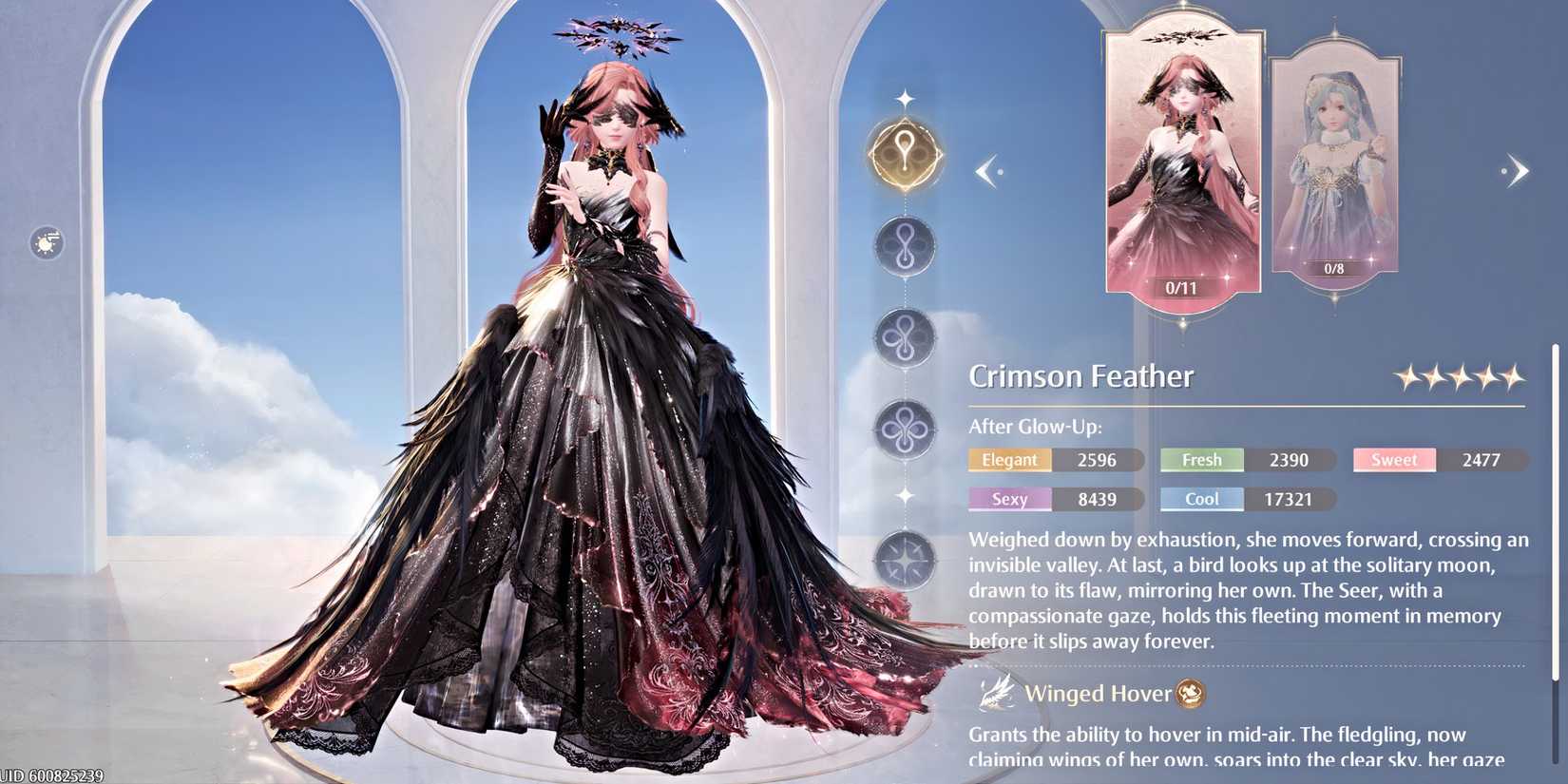This screenshot has width=1568, height=784.
Task: Select the glowing first evolution stage node
Action: [905, 152]
